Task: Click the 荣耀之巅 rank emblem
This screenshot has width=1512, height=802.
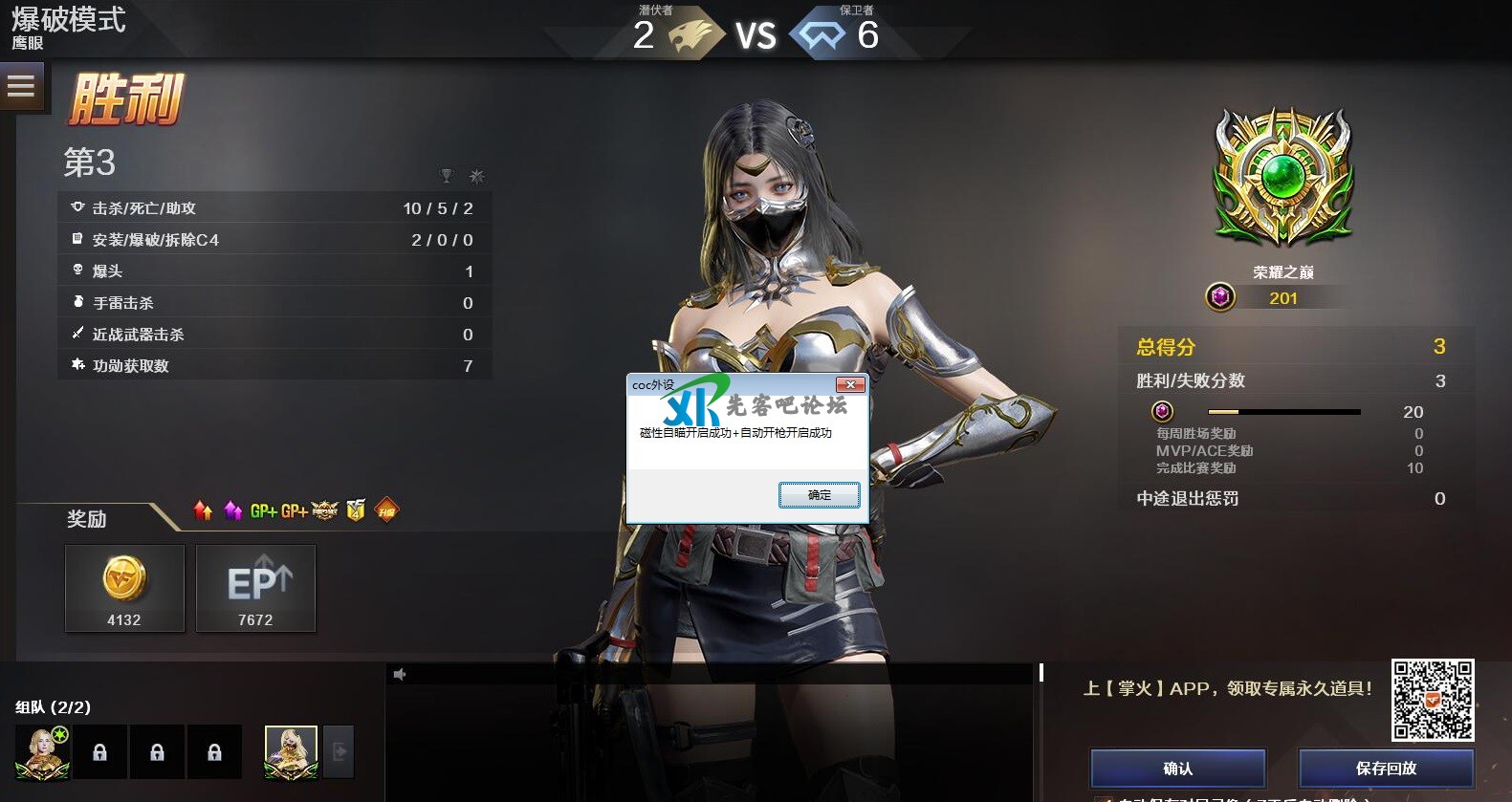Action: click(x=1283, y=179)
